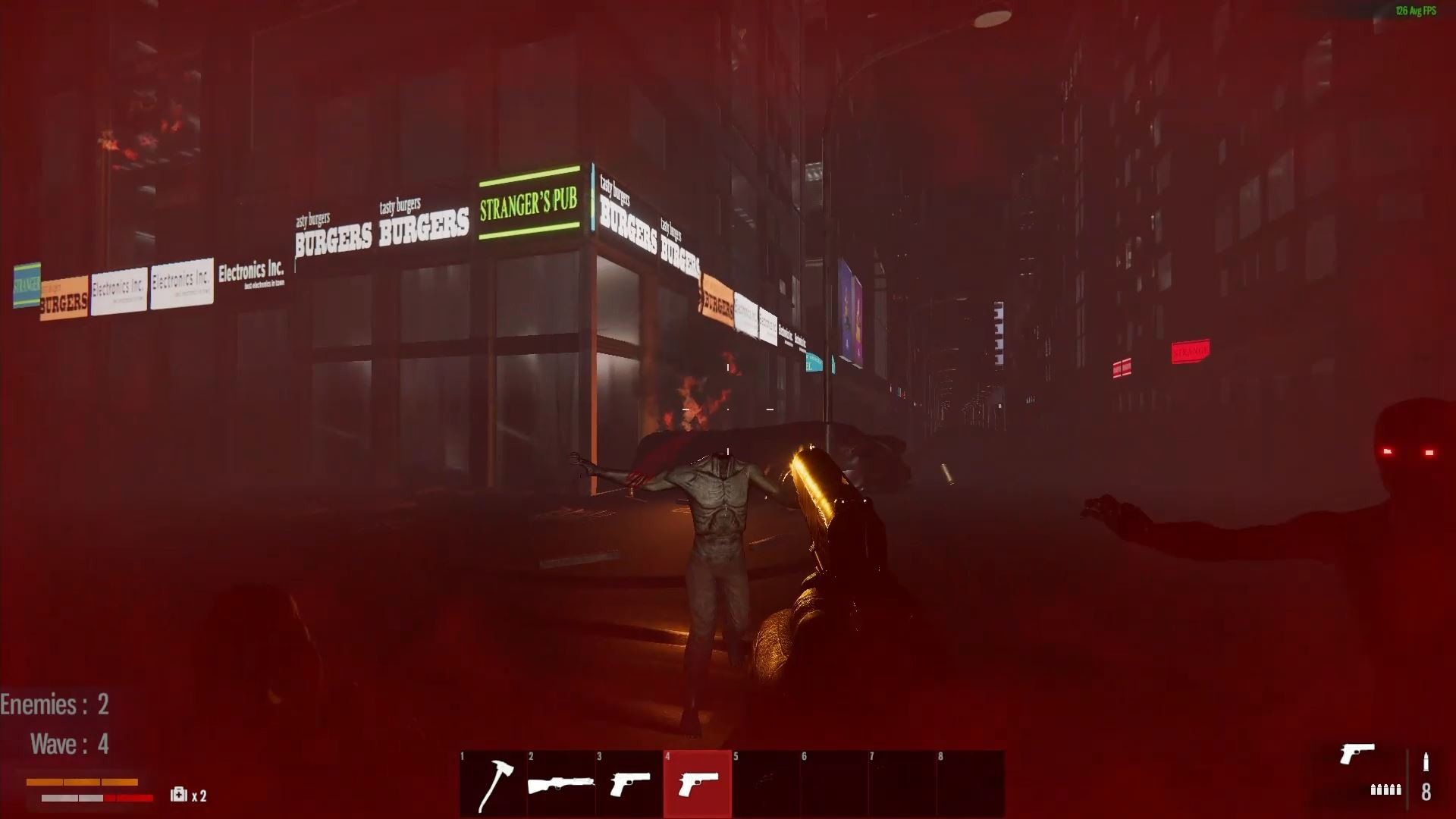The height and width of the screenshot is (819, 1456).
Task: Click the Enemies : 2 counter
Action: pyautogui.click(x=55, y=704)
